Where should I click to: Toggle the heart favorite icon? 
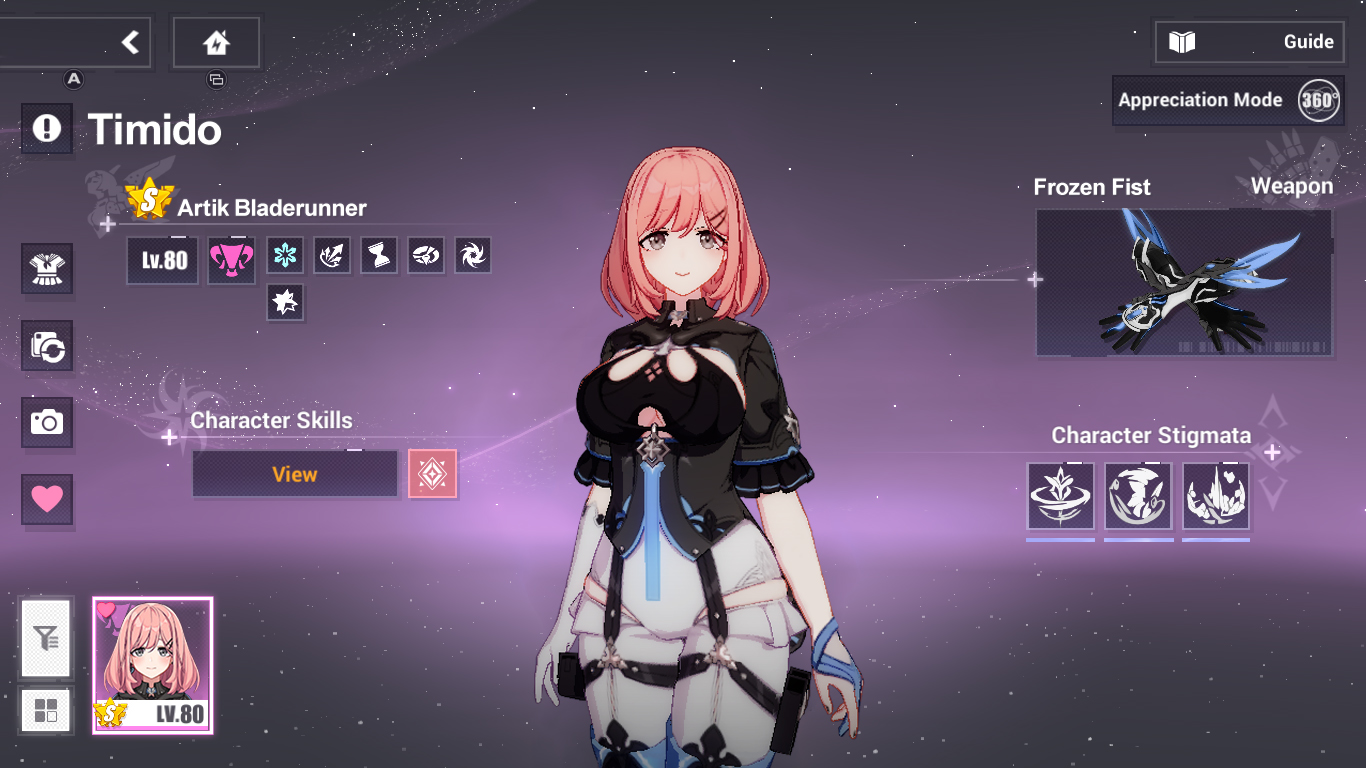point(46,500)
